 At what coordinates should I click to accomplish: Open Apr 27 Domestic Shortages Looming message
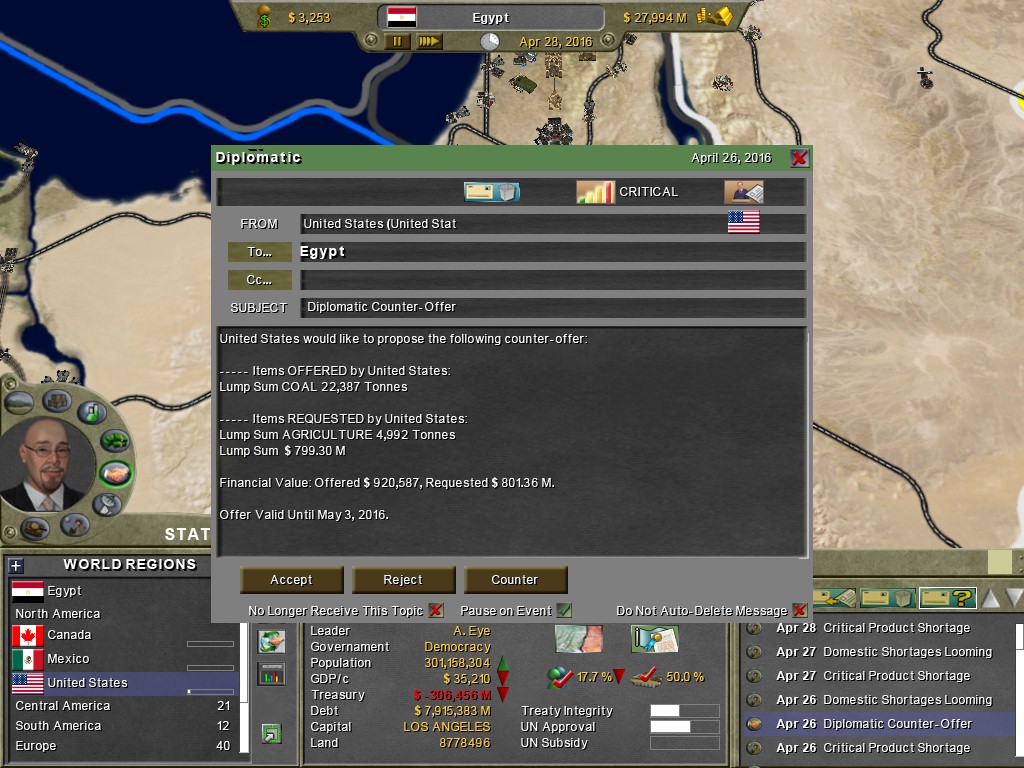907,652
